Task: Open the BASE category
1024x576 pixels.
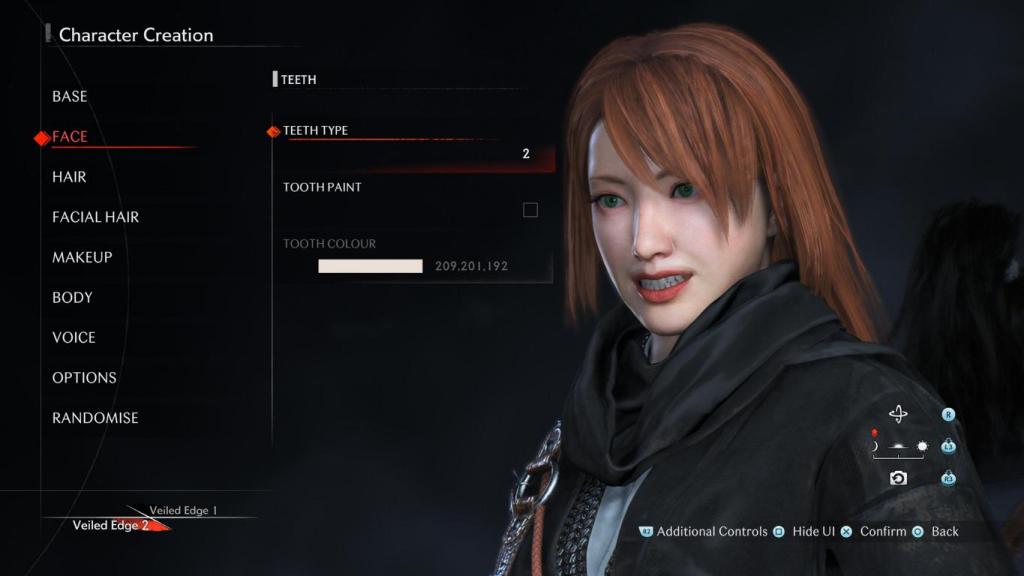Action: (x=70, y=96)
